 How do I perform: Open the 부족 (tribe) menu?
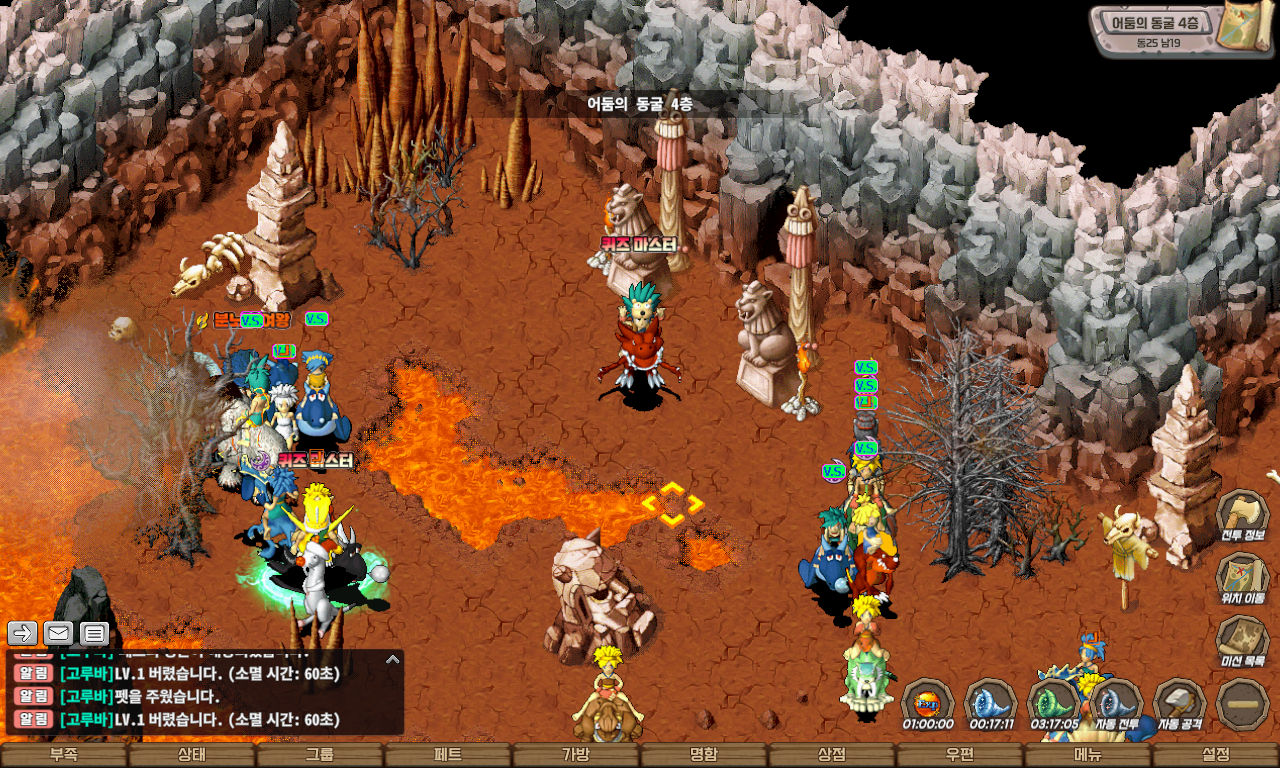point(64,755)
